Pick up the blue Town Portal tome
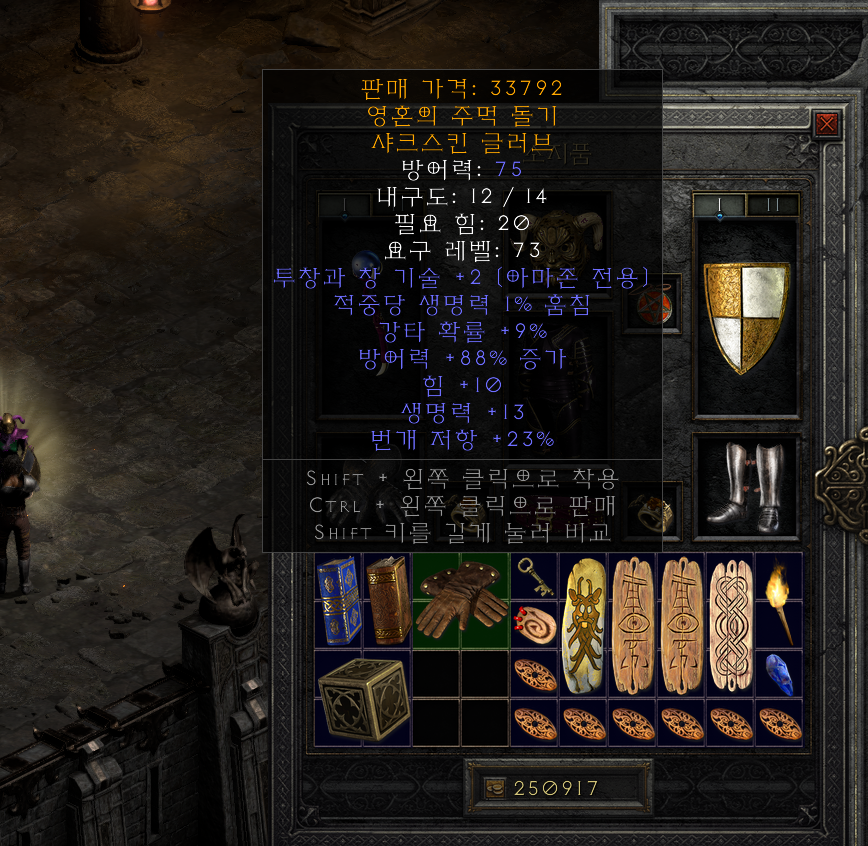Image resolution: width=868 pixels, height=846 pixels. (338, 600)
